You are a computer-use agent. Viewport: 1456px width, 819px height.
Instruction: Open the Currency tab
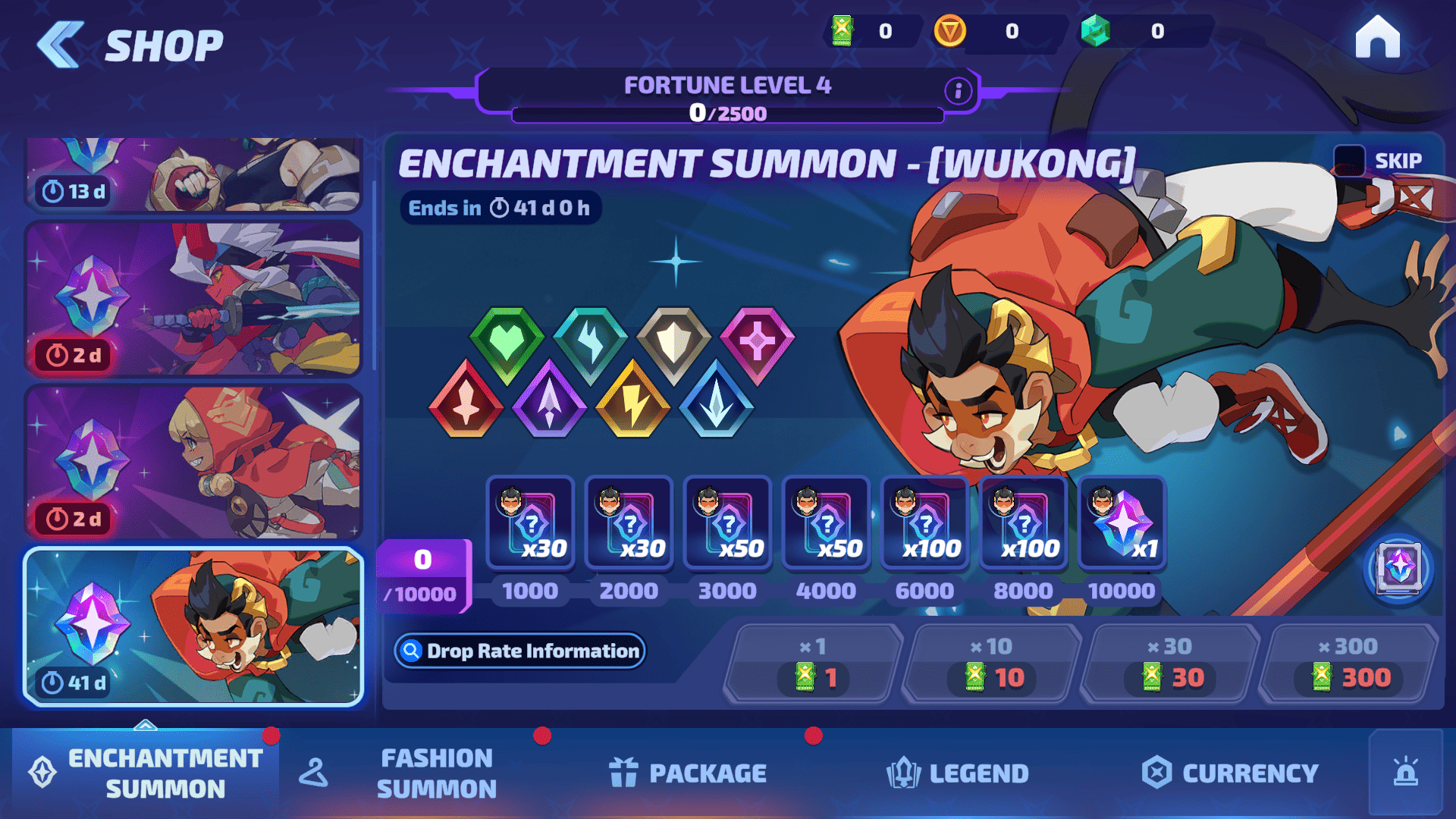[1230, 773]
